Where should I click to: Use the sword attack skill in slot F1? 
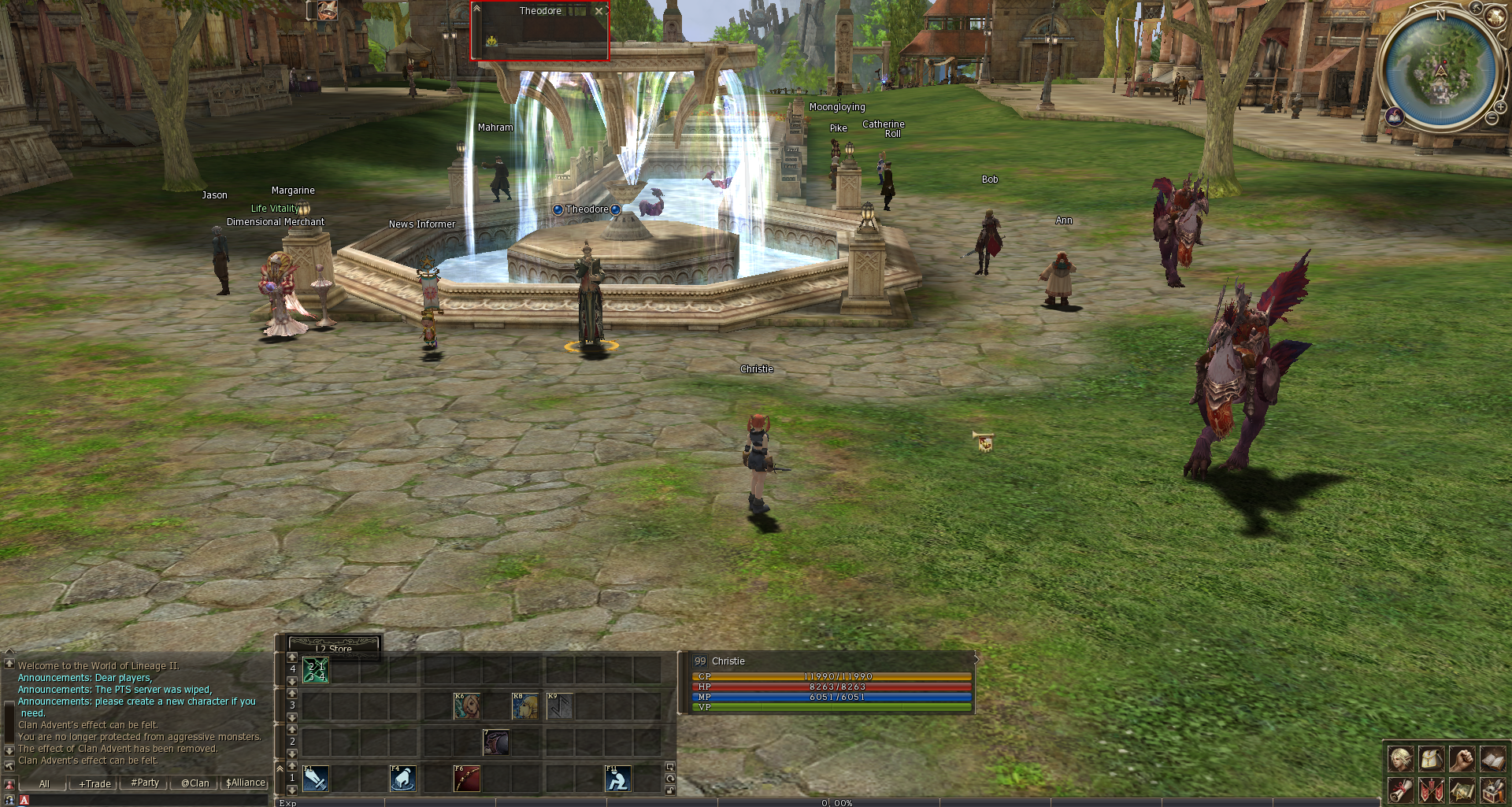pyautogui.click(x=316, y=779)
